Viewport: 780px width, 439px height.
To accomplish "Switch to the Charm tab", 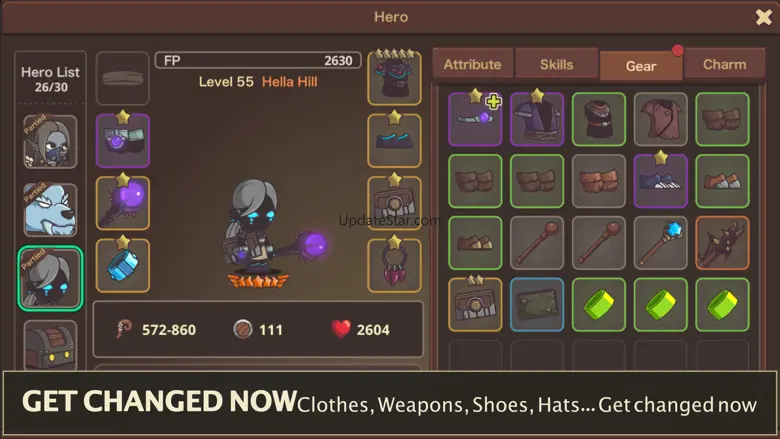I will [724, 64].
